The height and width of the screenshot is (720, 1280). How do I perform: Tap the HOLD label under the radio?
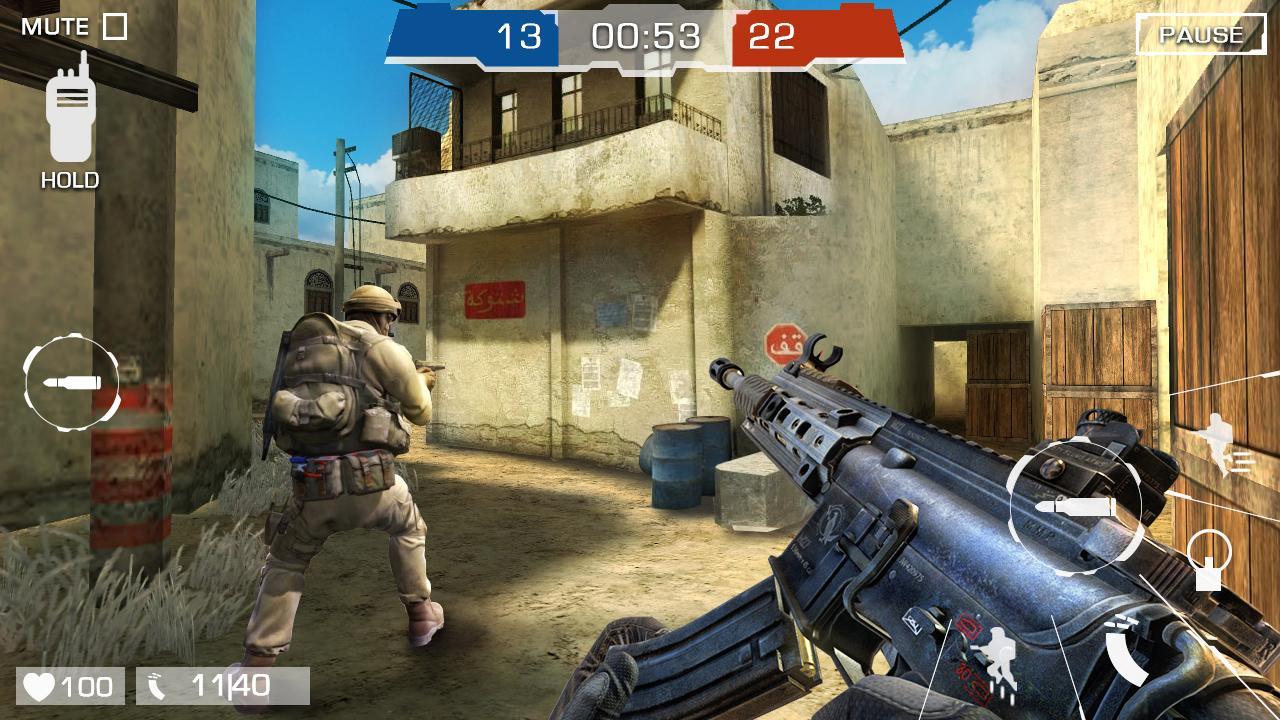tap(68, 181)
